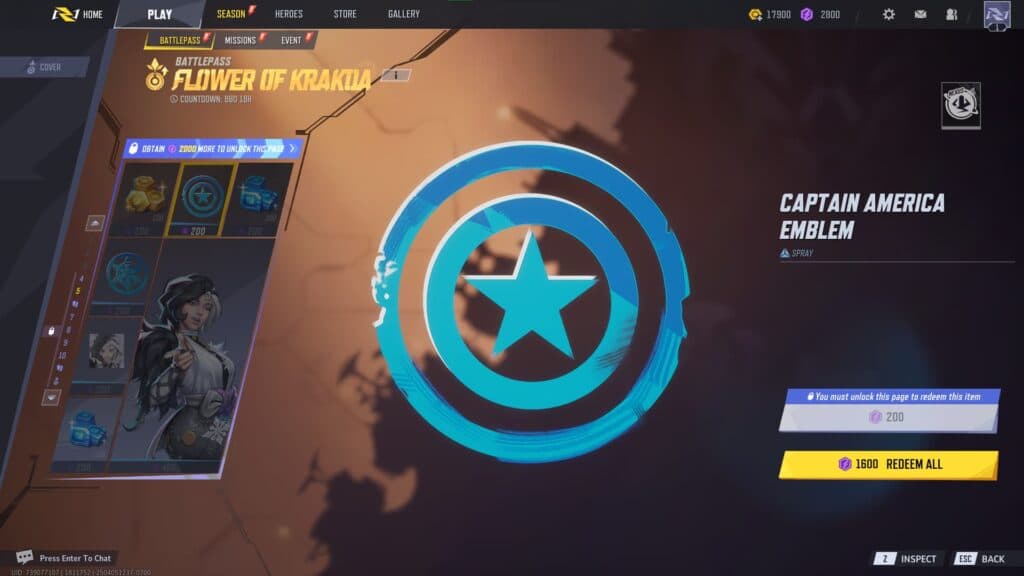
Task: Go to the Home screen
Action: click(78, 14)
